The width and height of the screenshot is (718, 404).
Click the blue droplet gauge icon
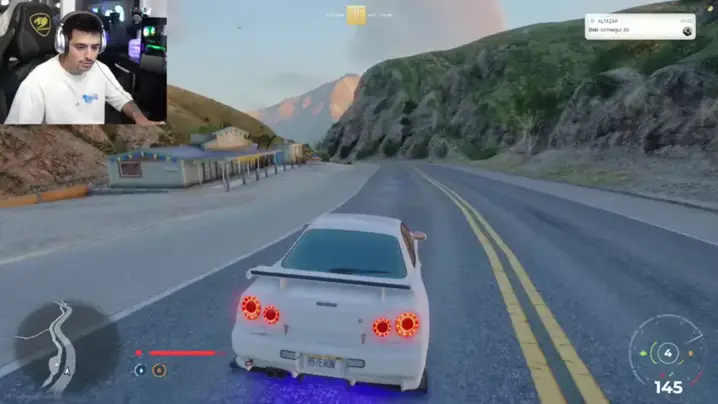[x=140, y=370]
